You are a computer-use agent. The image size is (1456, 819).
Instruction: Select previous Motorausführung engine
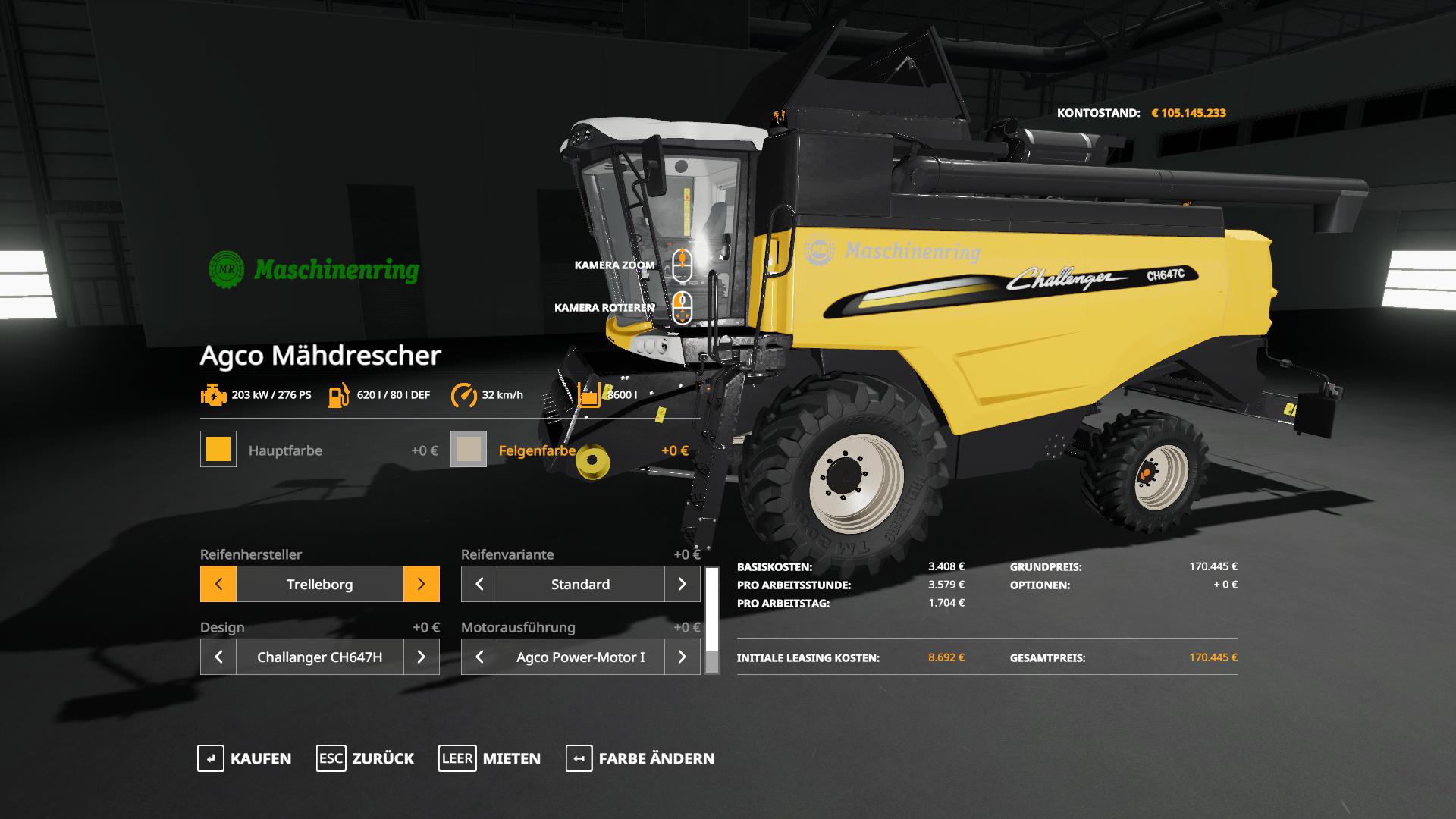[x=479, y=657]
